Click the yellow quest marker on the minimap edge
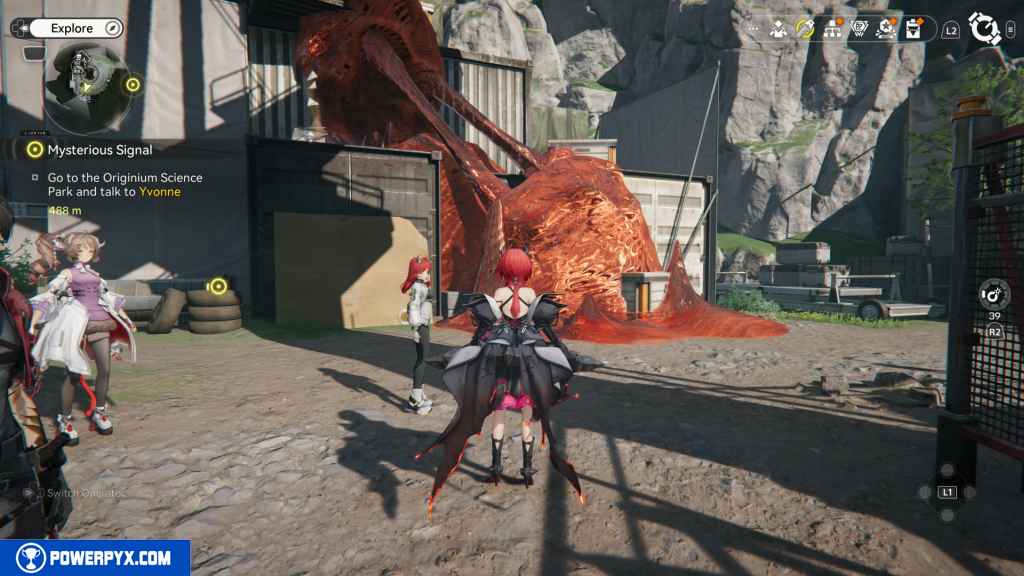Screen dimensions: 1024x576 click(x=132, y=85)
